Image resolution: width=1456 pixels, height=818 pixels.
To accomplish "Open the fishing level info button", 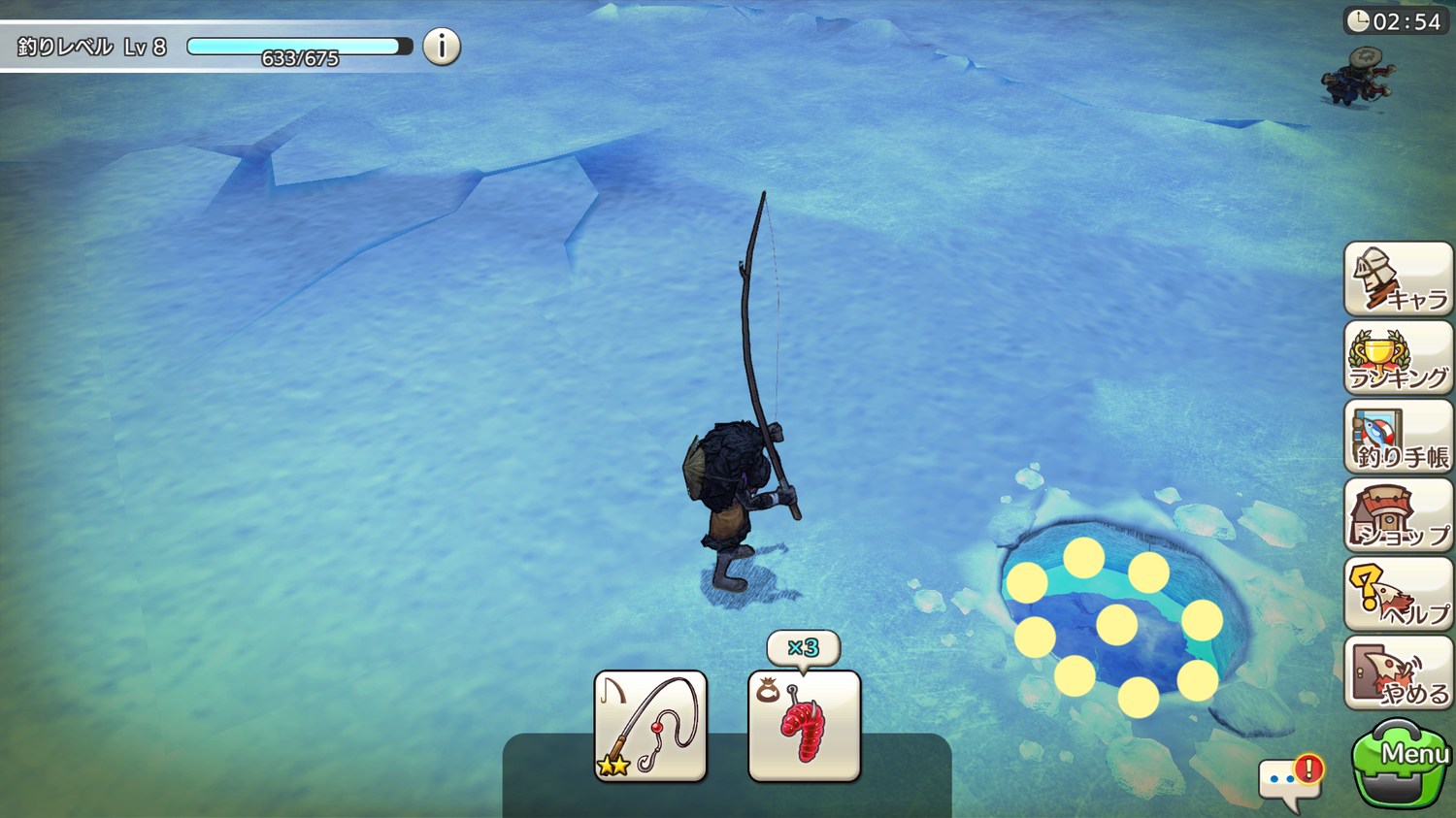I will click(442, 47).
